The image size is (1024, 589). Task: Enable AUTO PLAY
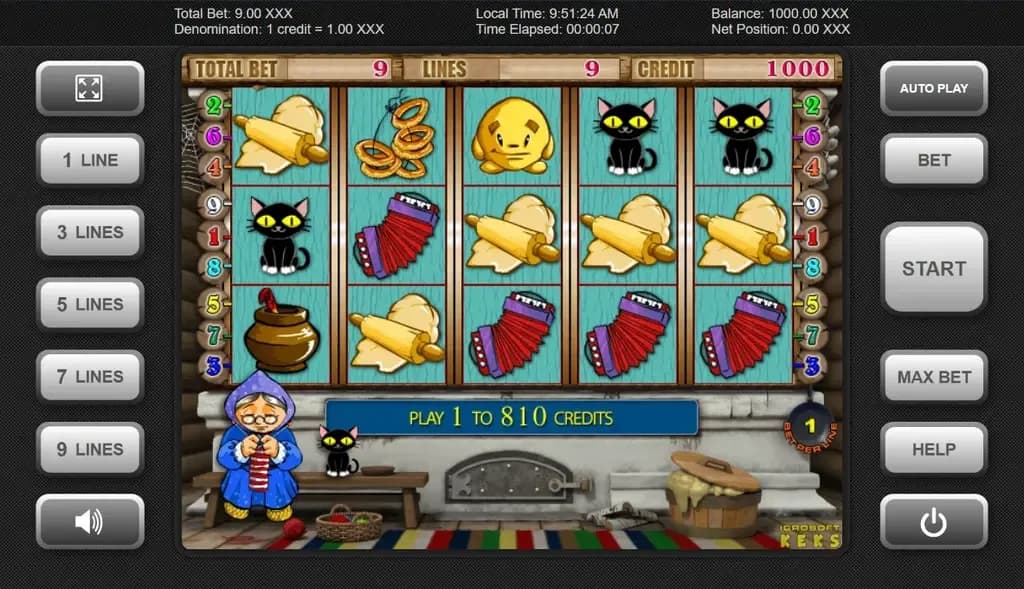[933, 88]
